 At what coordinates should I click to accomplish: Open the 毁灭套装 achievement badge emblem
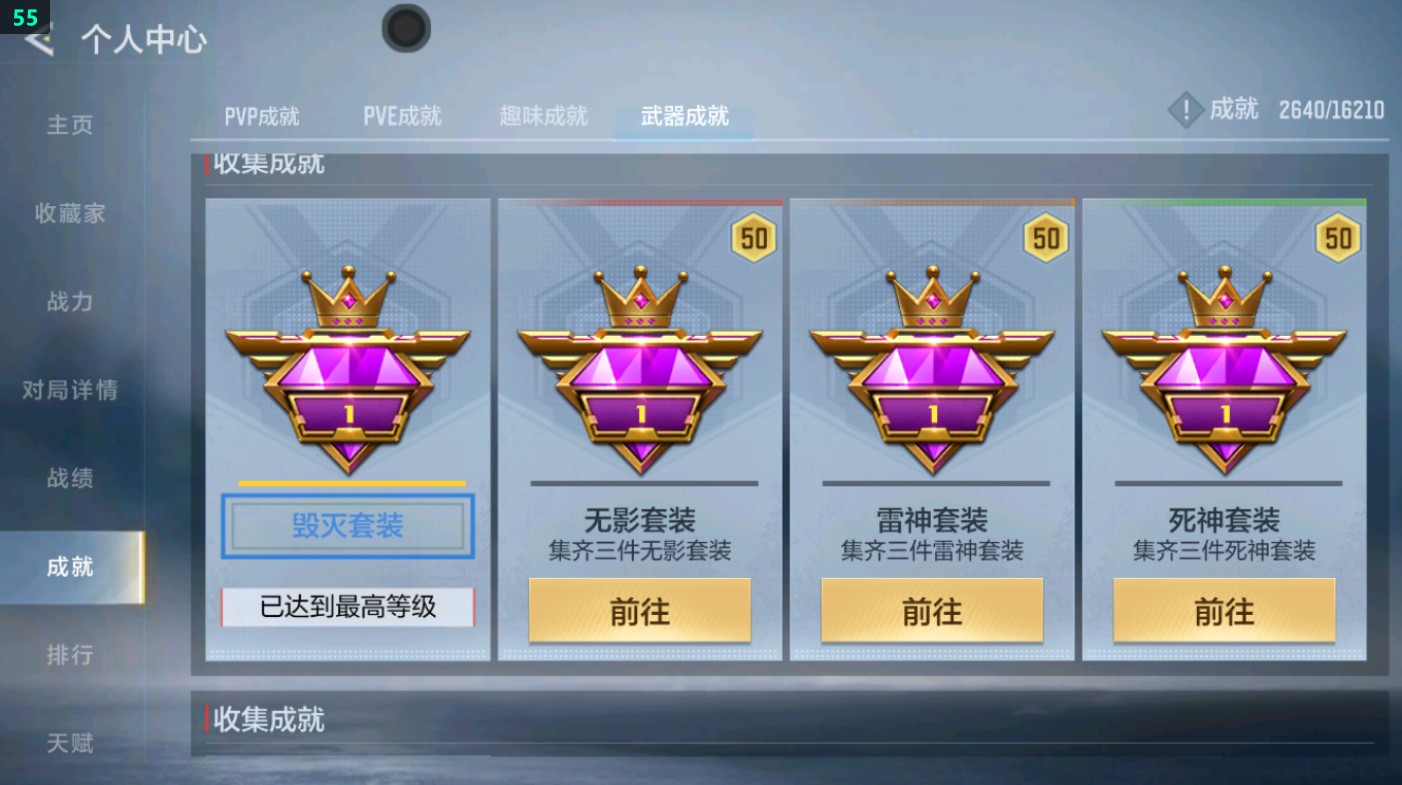pyautogui.click(x=347, y=370)
